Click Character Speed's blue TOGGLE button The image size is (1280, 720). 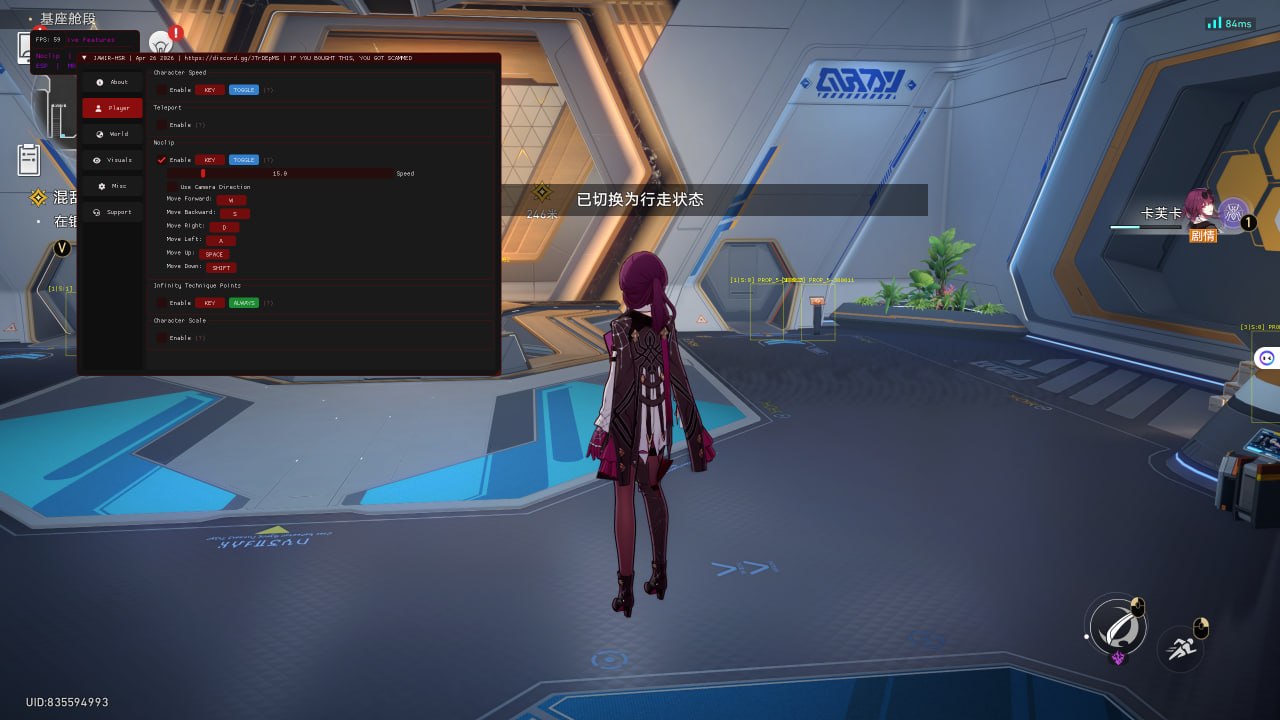pyautogui.click(x=244, y=90)
